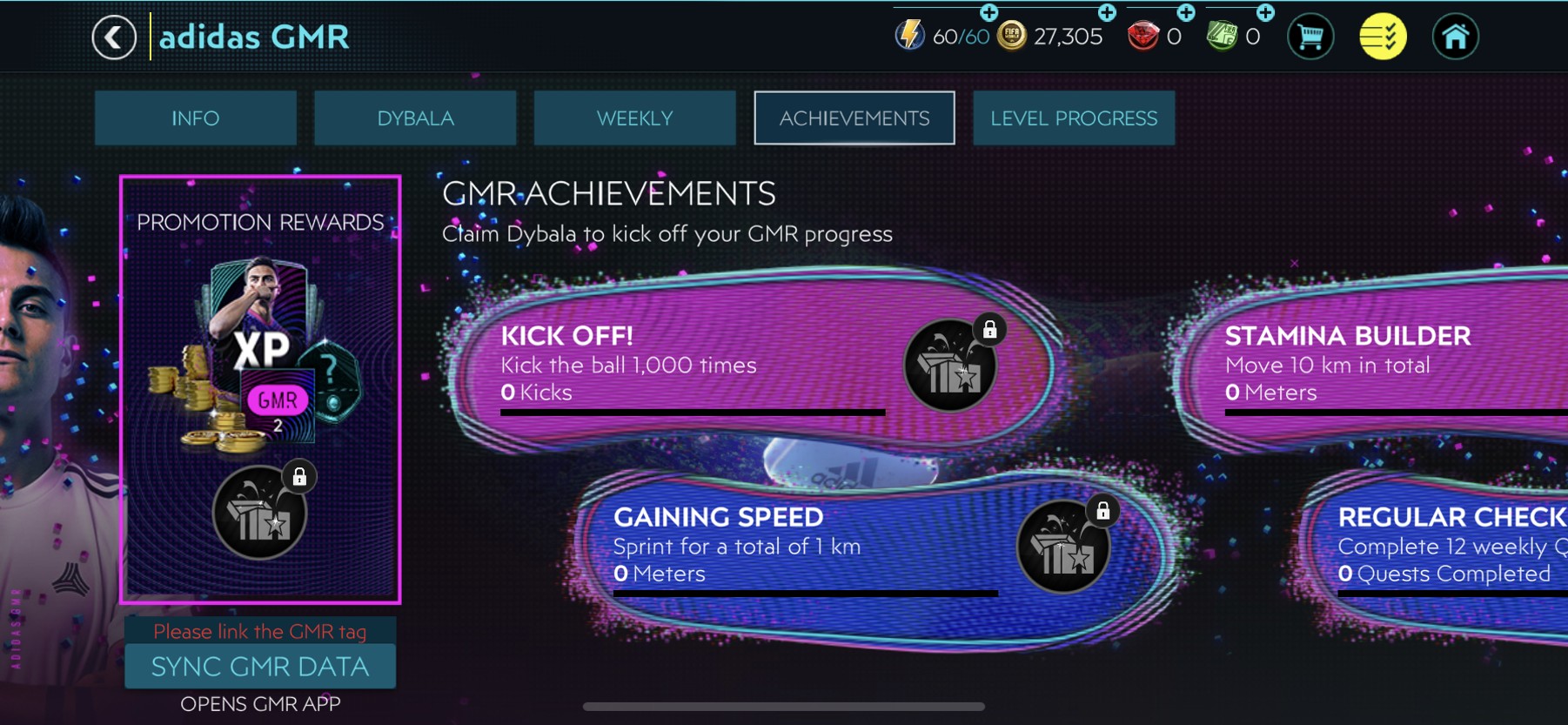Image resolution: width=1568 pixels, height=725 pixels.
Task: Open the DYBALA tab
Action: point(415,118)
